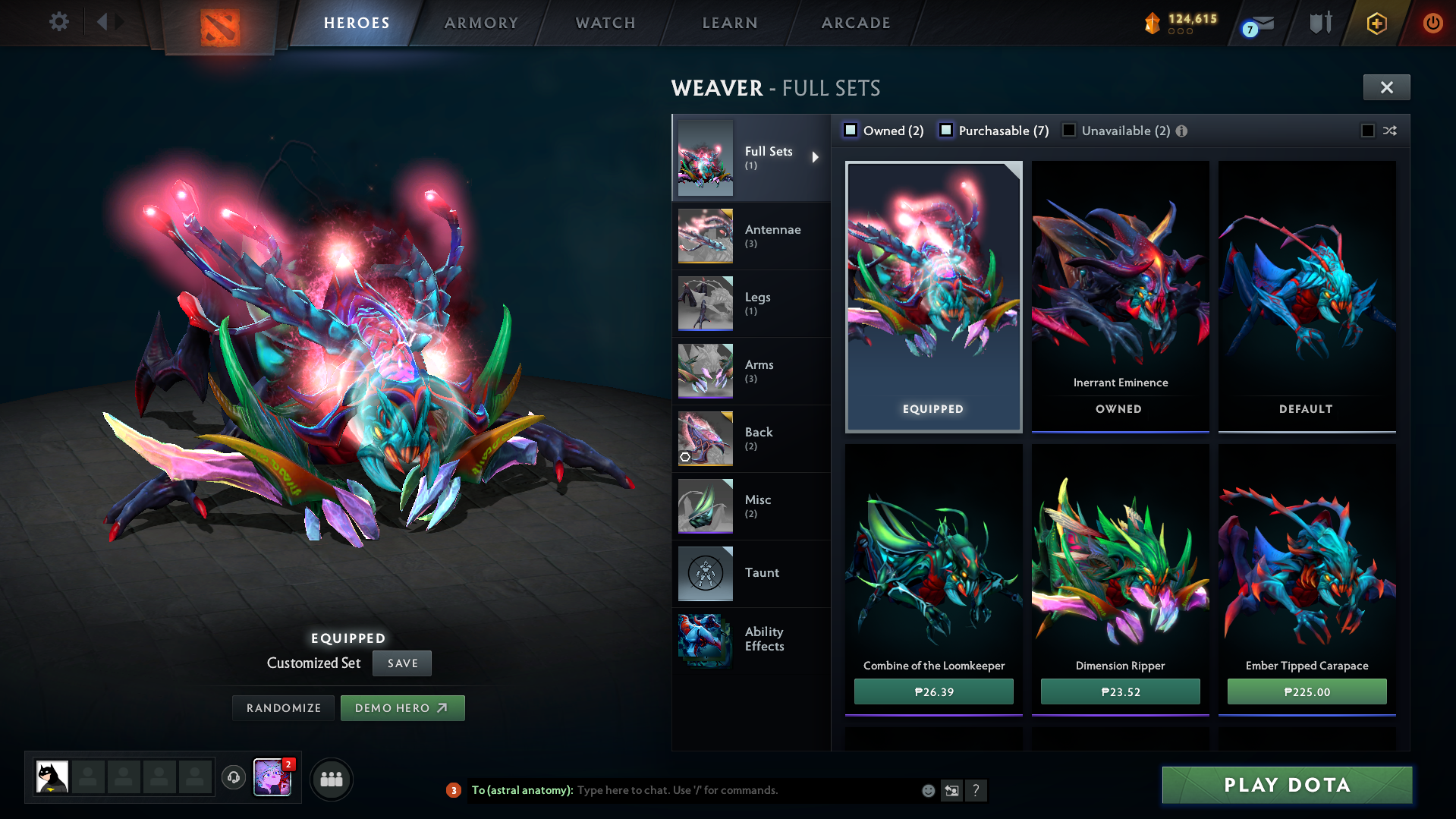Click the Dota Plus hexagon icon
The width and height of the screenshot is (1456, 819).
[1376, 23]
